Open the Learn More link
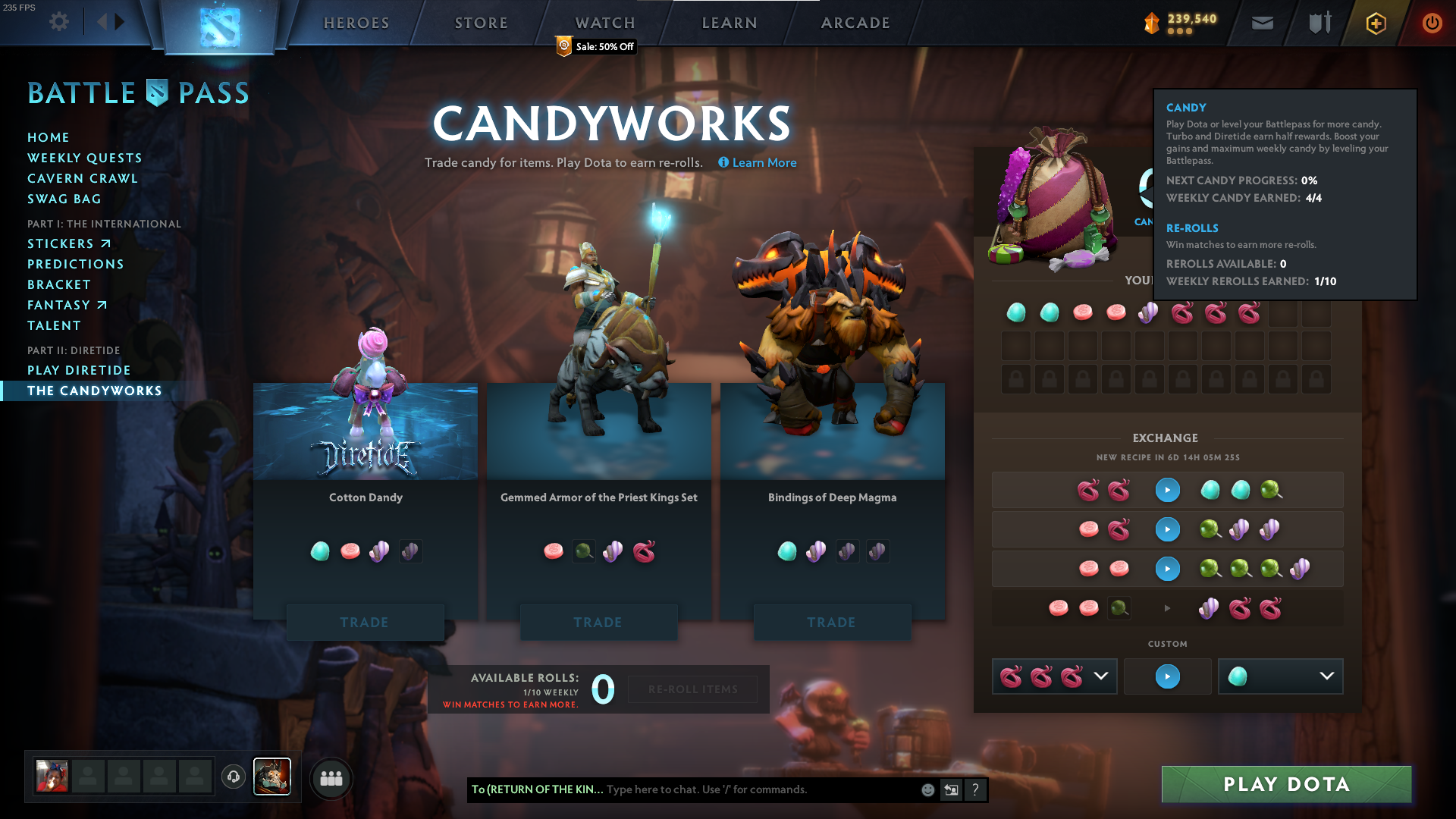Screen dimensions: 1456x819 (756, 162)
